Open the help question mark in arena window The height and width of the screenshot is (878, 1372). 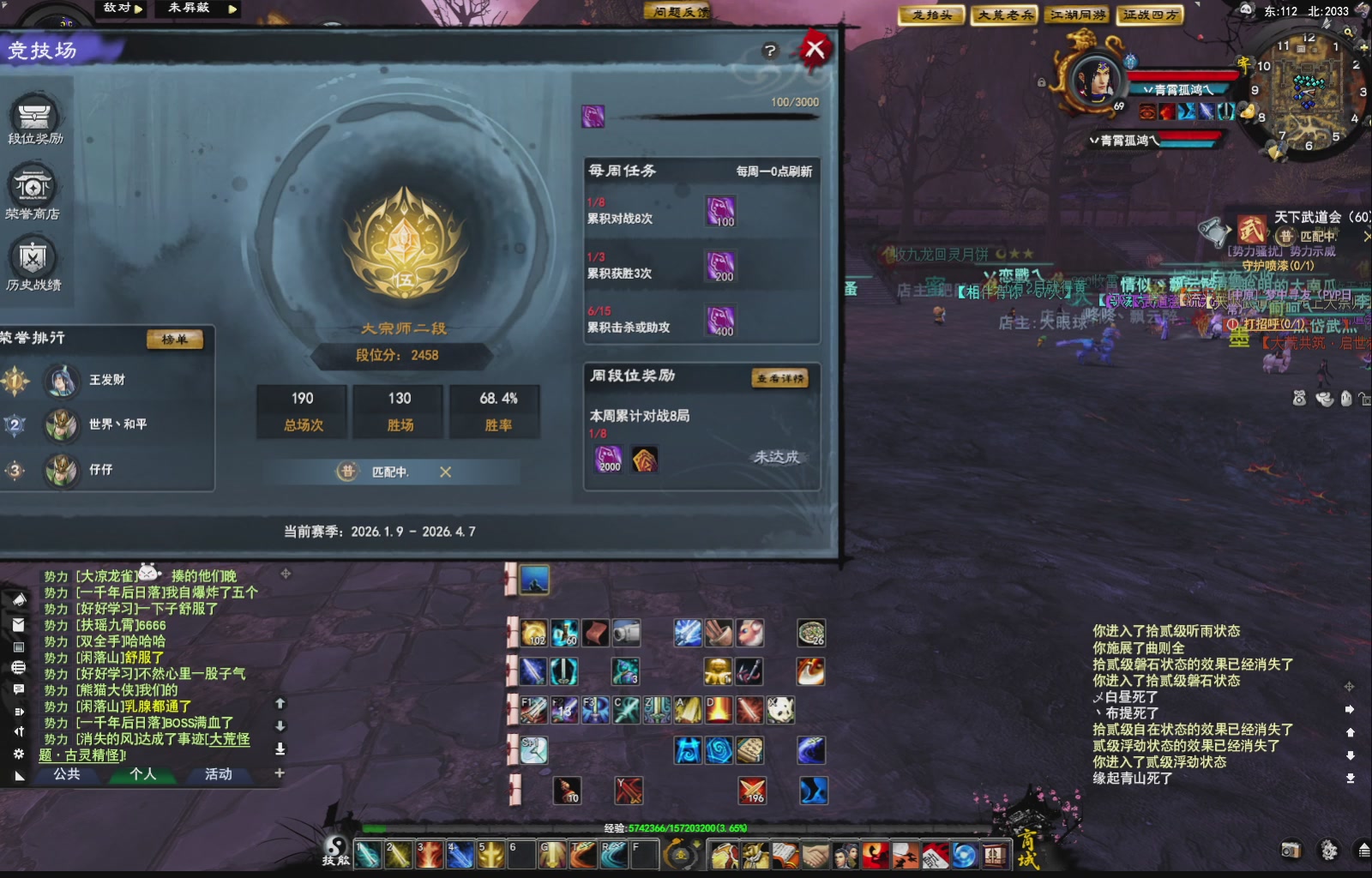coord(770,50)
